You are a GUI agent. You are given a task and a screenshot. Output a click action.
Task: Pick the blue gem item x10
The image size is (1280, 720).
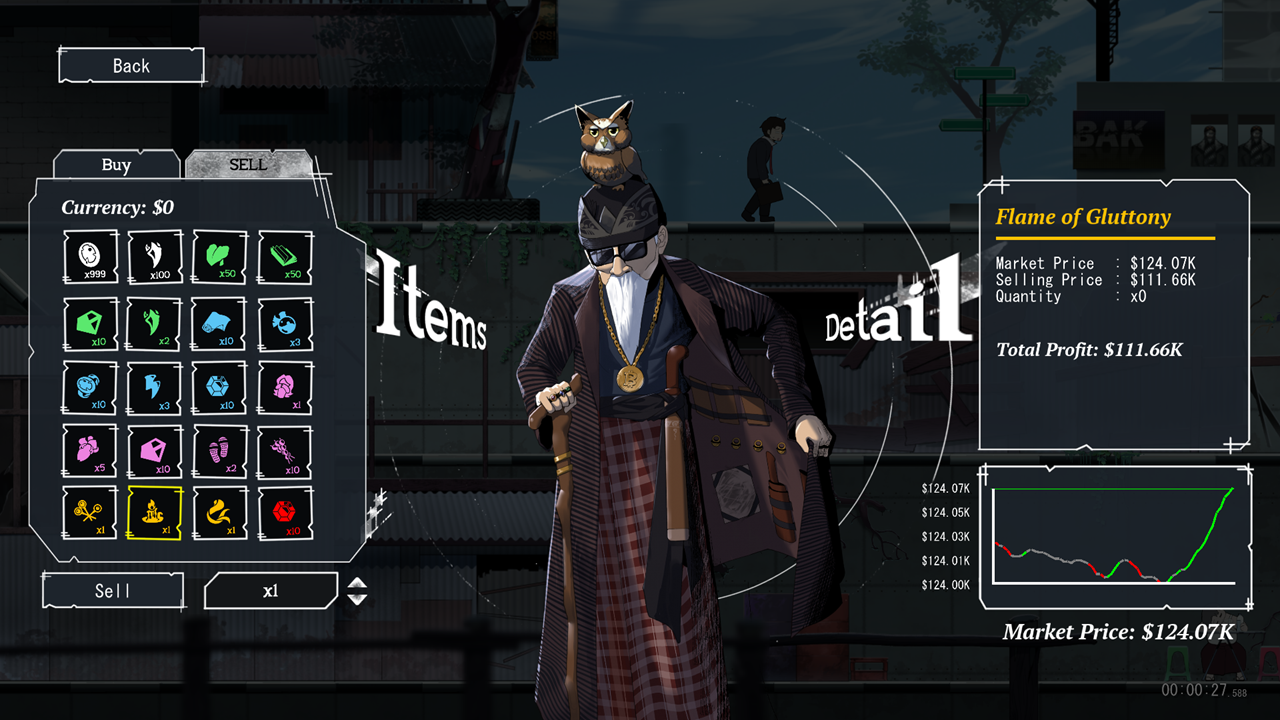tap(220, 387)
